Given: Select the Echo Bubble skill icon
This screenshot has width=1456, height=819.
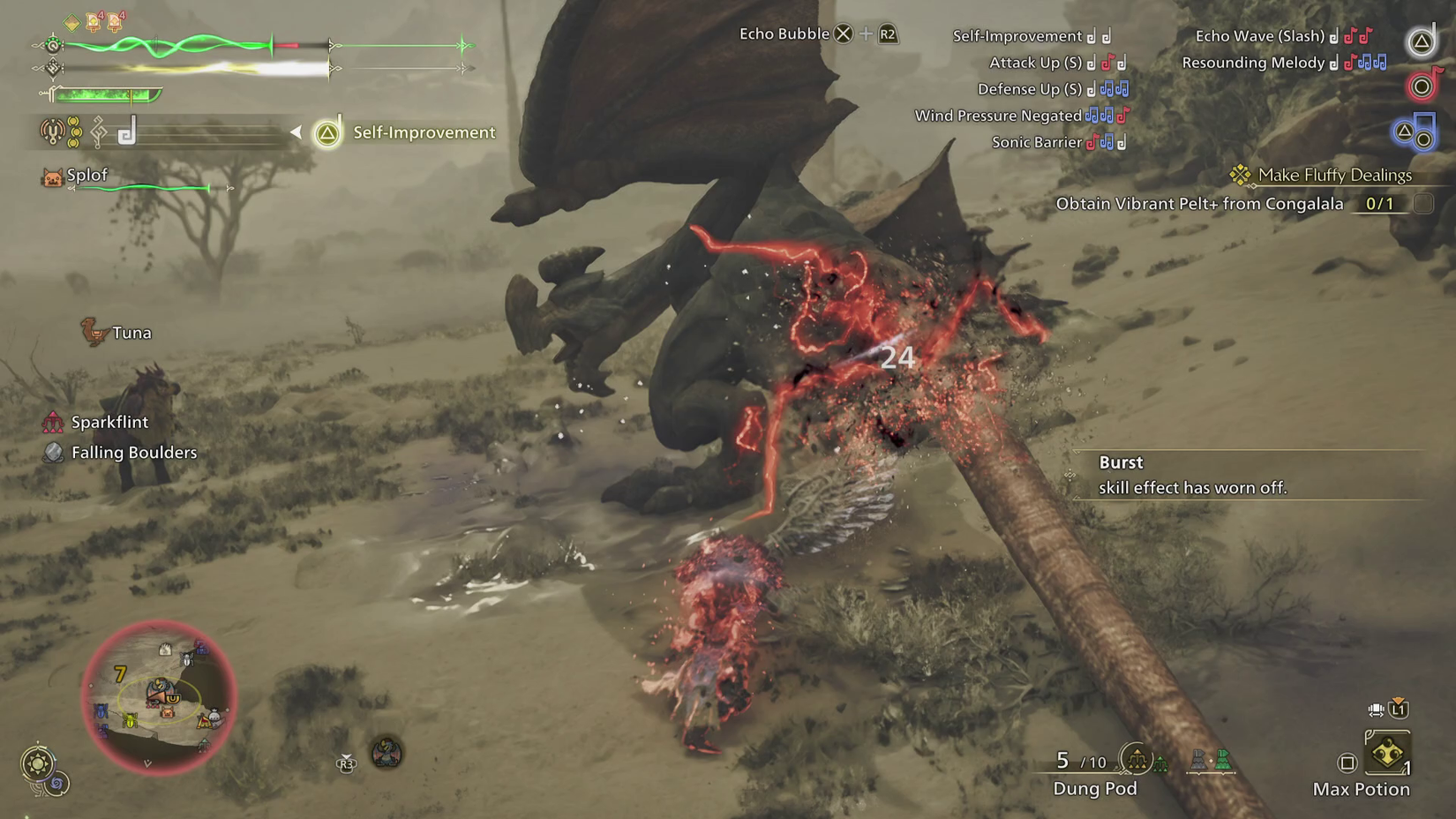Looking at the screenshot, I should 844,34.
